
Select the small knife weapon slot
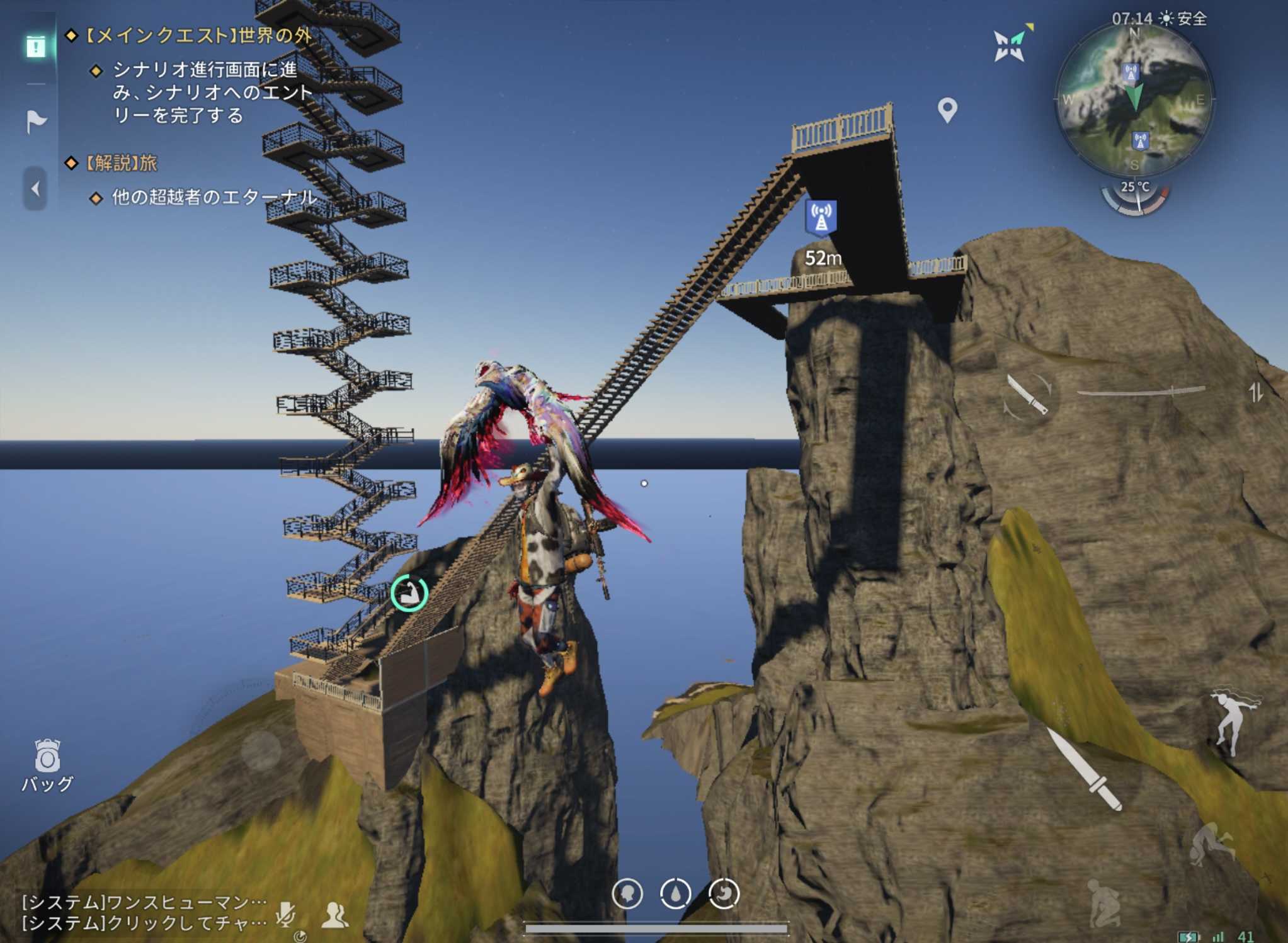coord(1027,395)
